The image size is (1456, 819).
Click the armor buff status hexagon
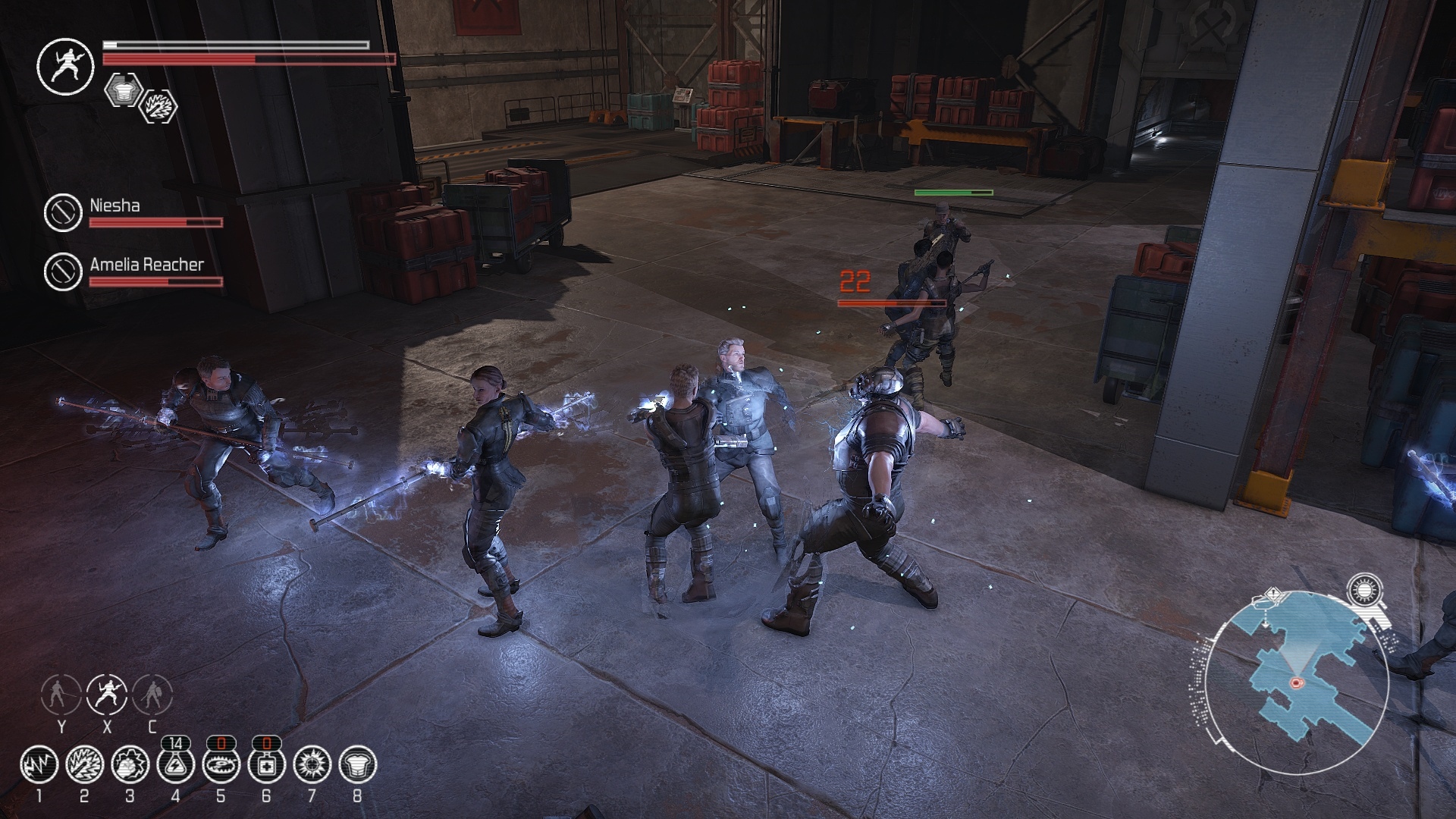pos(123,89)
